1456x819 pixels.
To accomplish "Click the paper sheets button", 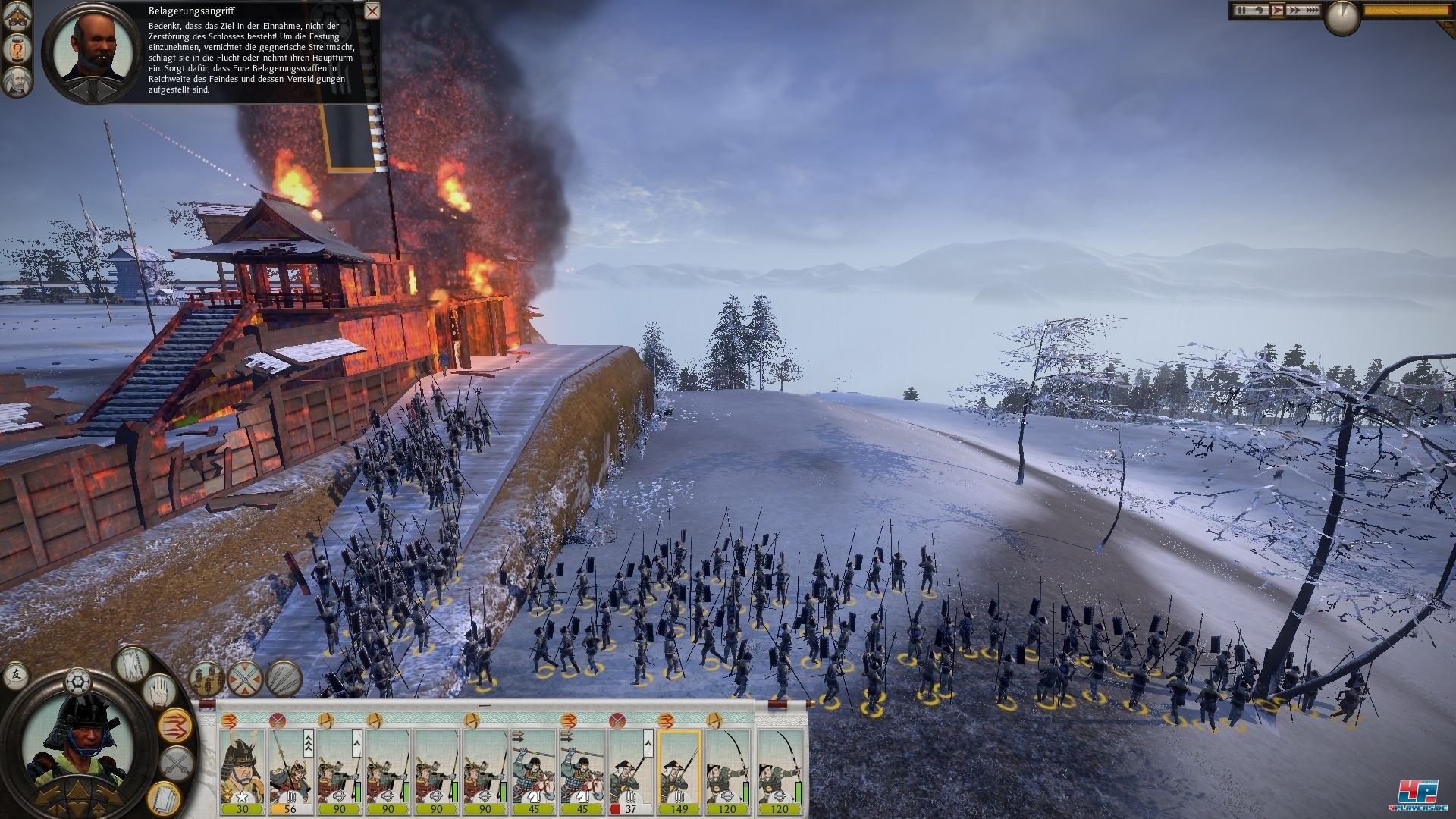I will point(162,796).
